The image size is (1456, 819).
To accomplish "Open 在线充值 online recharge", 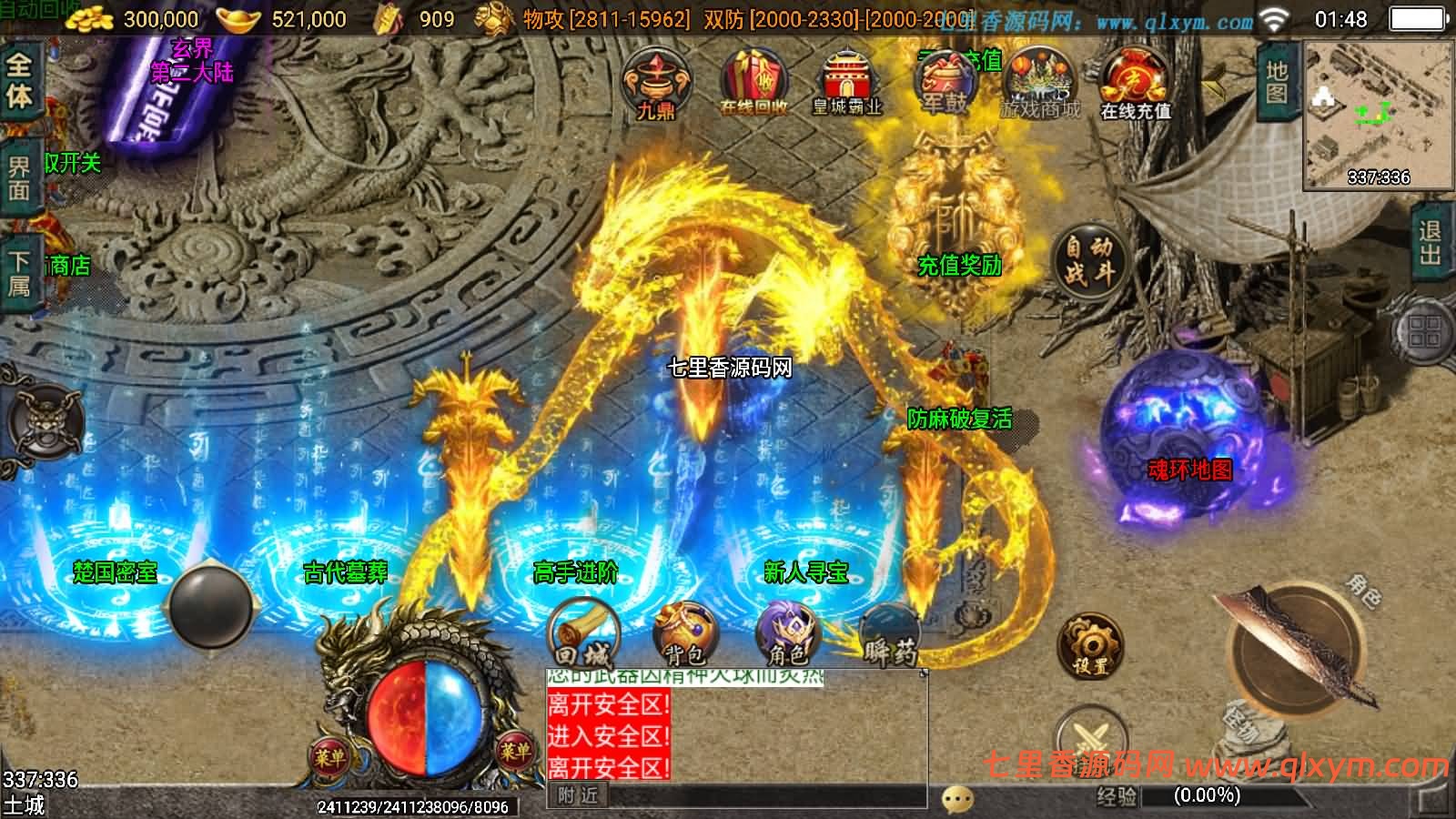I will click(x=1135, y=85).
